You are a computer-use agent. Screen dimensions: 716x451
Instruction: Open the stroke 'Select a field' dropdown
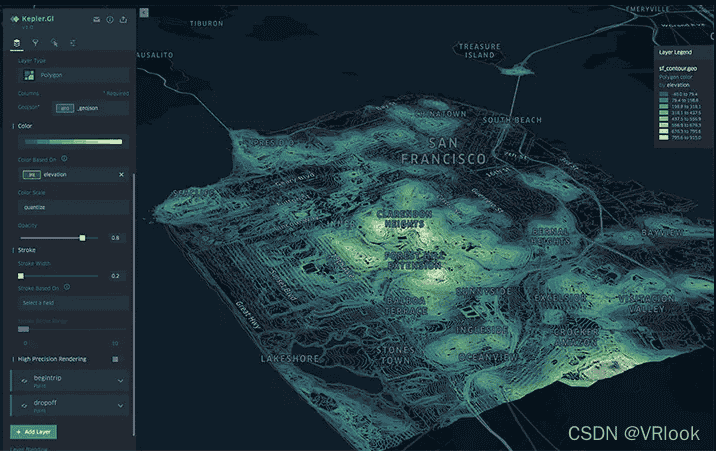74,302
